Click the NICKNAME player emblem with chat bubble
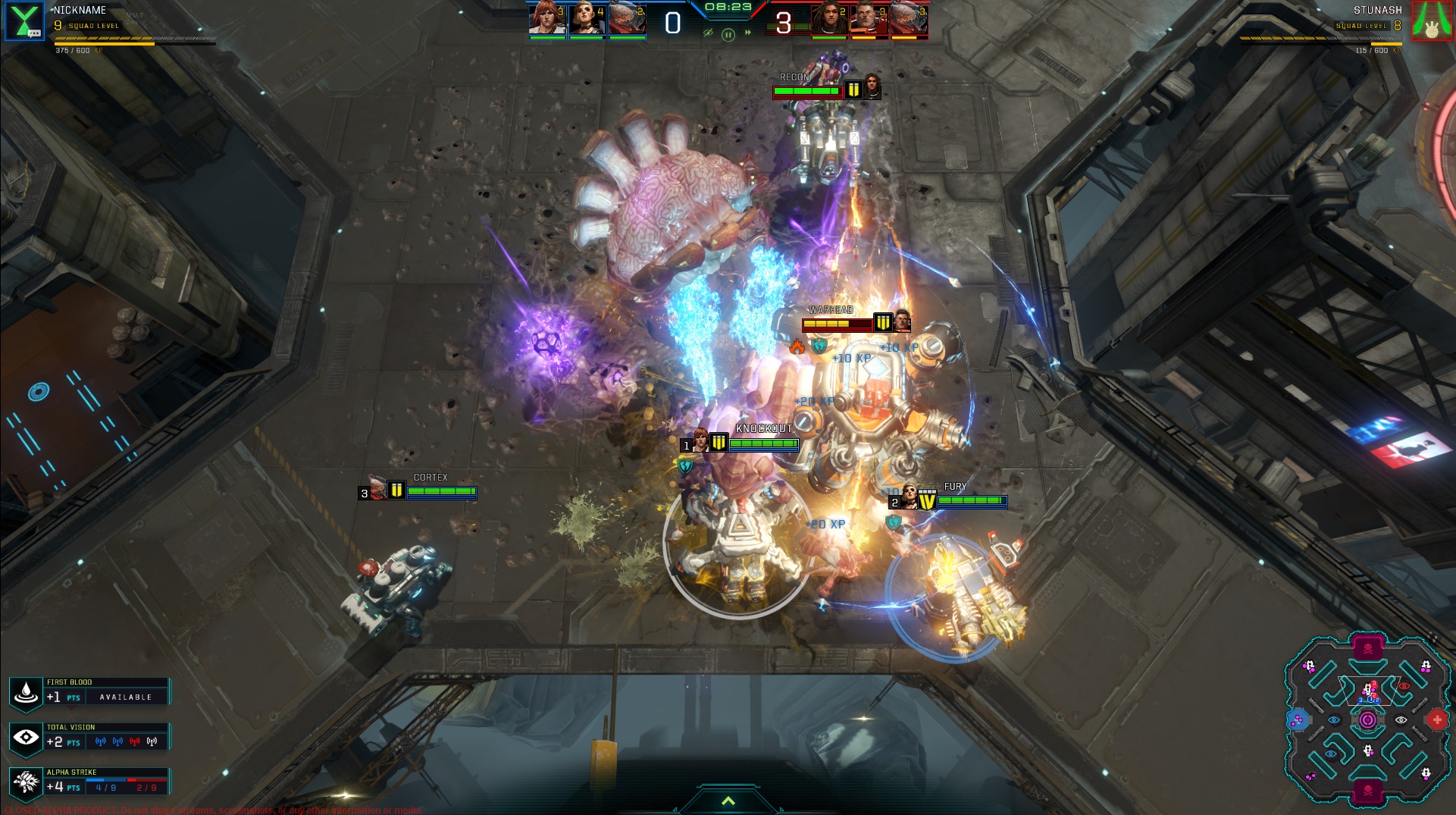The height and width of the screenshot is (815, 1456). [x=24, y=20]
